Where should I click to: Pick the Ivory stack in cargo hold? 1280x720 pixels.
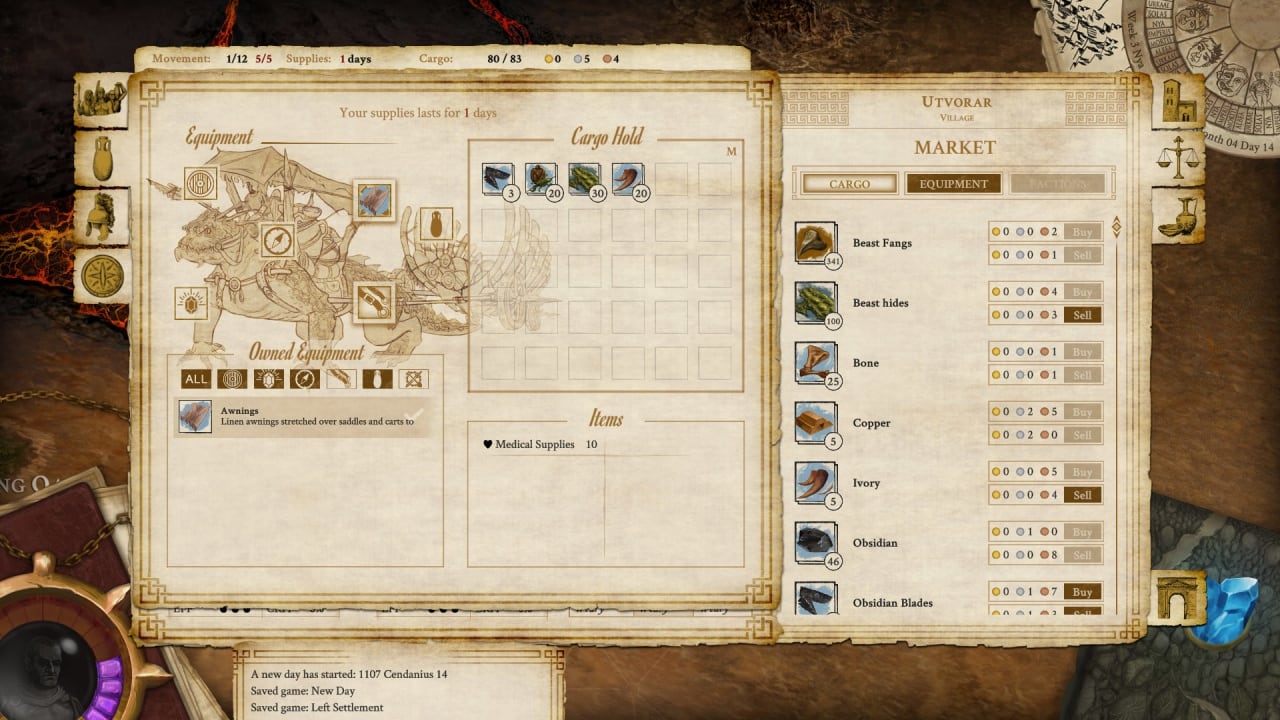627,179
